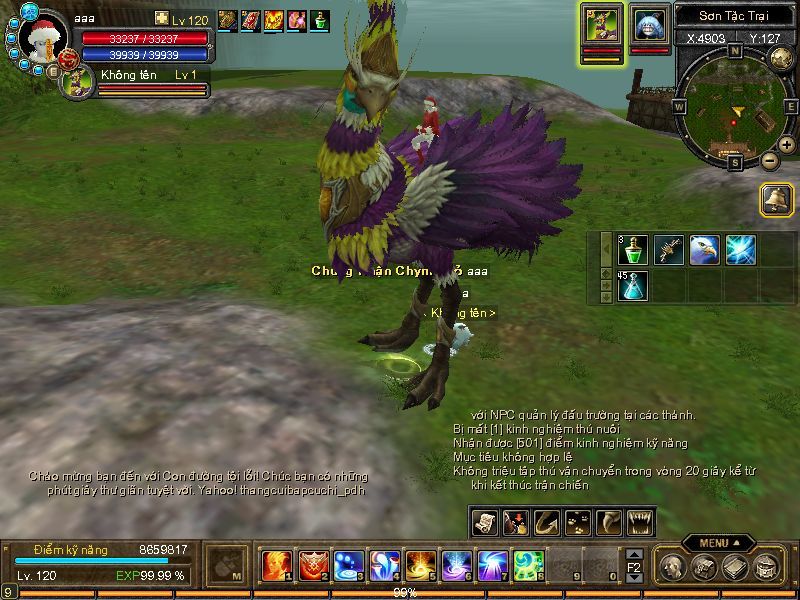Cast the green swirl skill in slot 8

point(528,565)
